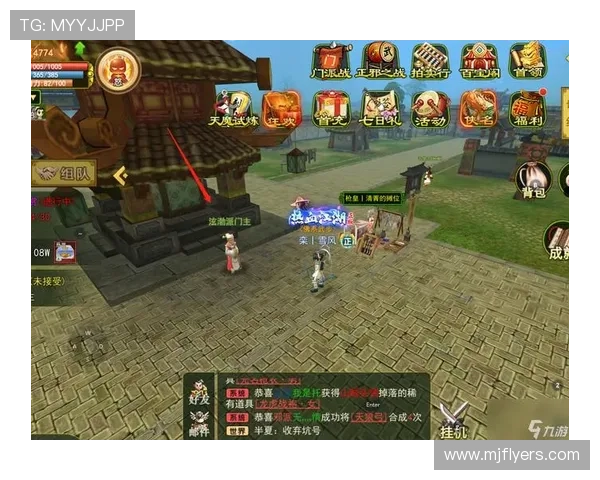Image resolution: width=600 pixels, height=480 pixels.
Task: Open the 七日礼 seven-day gift
Action: [x=380, y=108]
